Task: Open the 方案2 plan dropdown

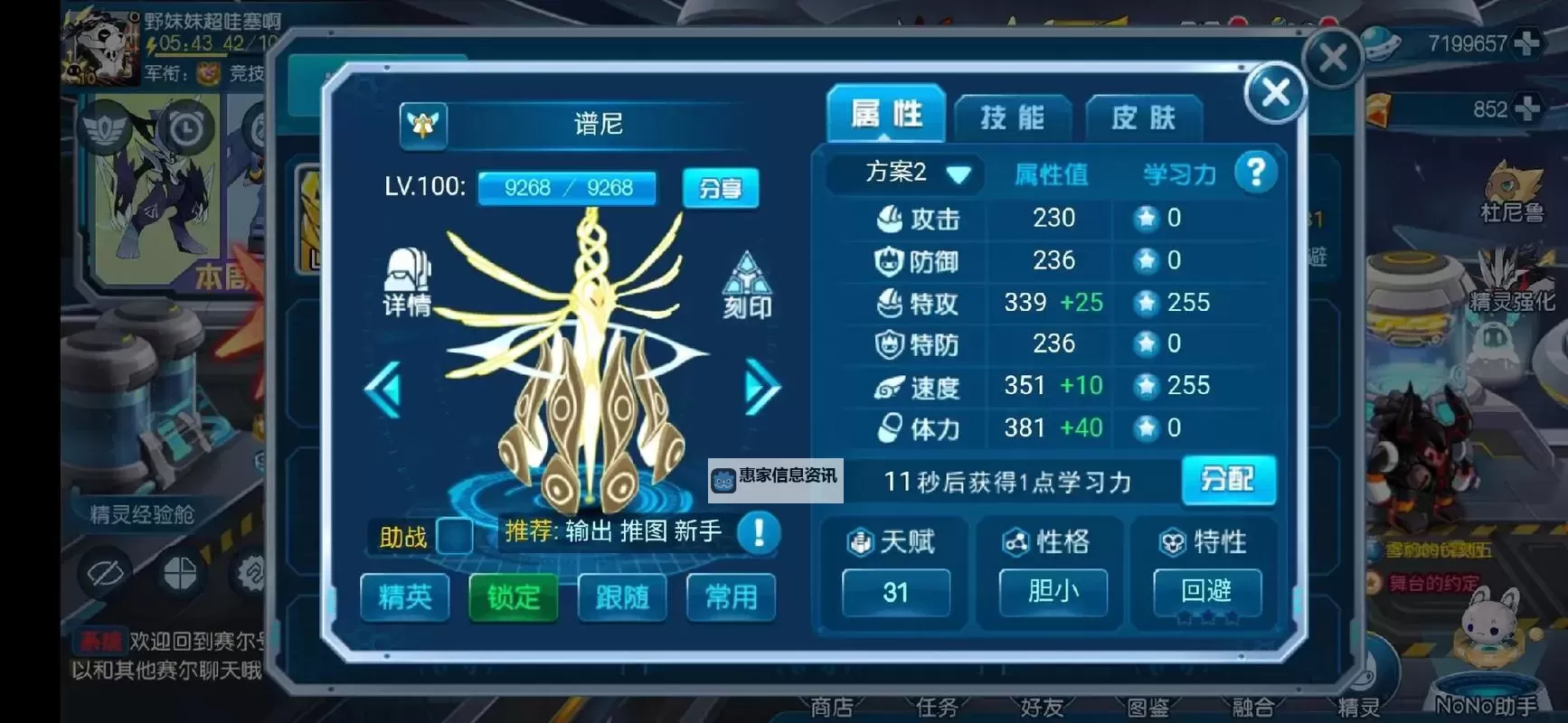Action: tap(902, 174)
